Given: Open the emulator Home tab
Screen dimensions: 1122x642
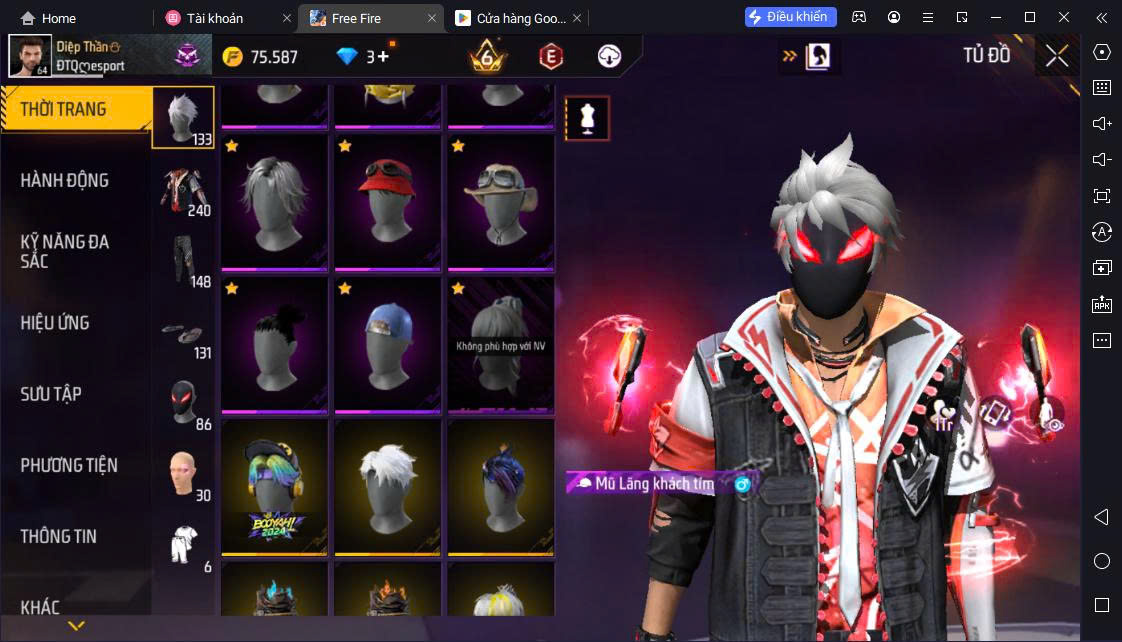Looking at the screenshot, I should coord(48,18).
